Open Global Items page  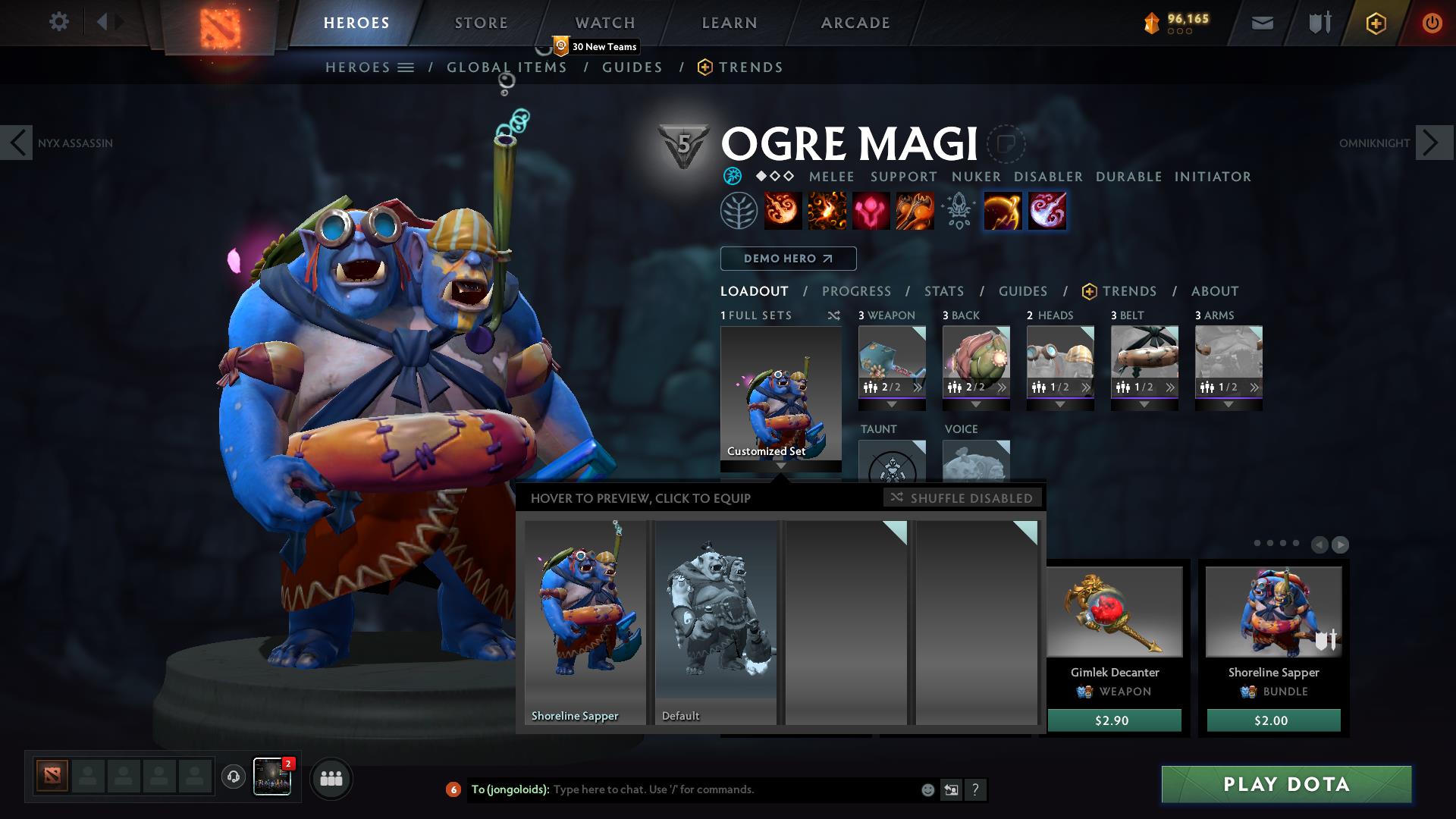507,67
